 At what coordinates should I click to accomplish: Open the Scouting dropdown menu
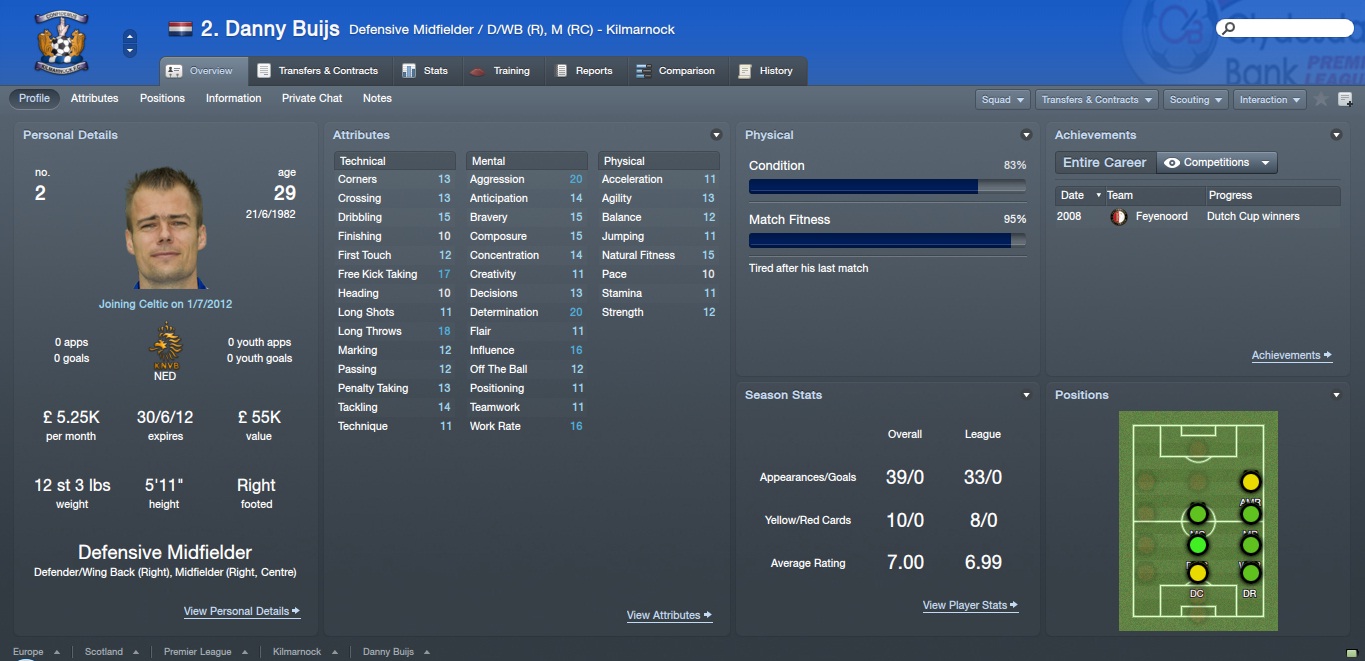click(x=1196, y=100)
